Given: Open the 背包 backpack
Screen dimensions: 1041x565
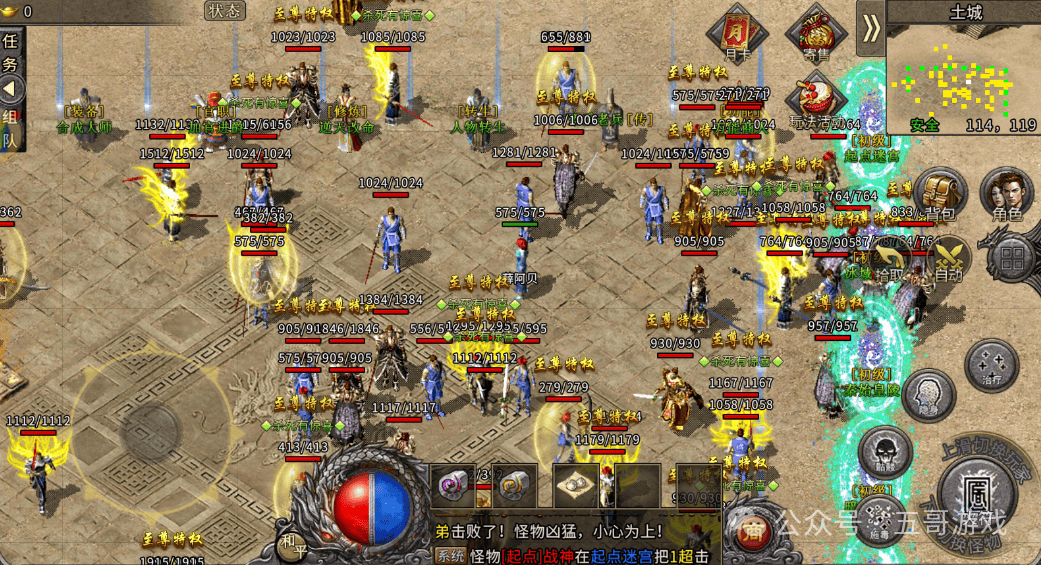Looking at the screenshot, I should tap(940, 193).
